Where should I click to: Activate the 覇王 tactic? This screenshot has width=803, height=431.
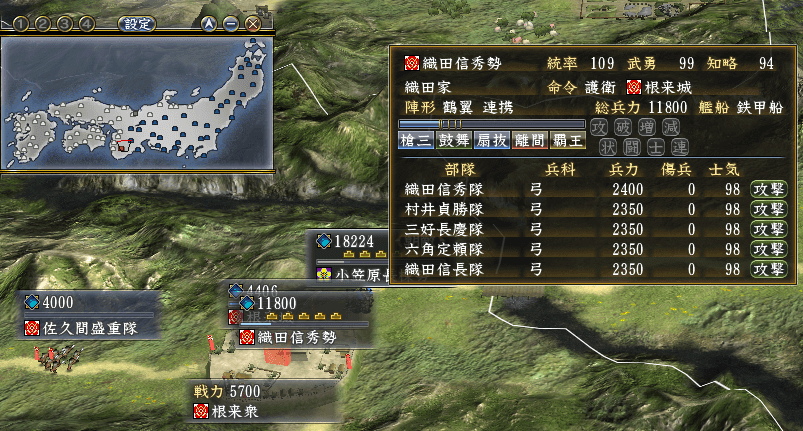click(x=567, y=142)
